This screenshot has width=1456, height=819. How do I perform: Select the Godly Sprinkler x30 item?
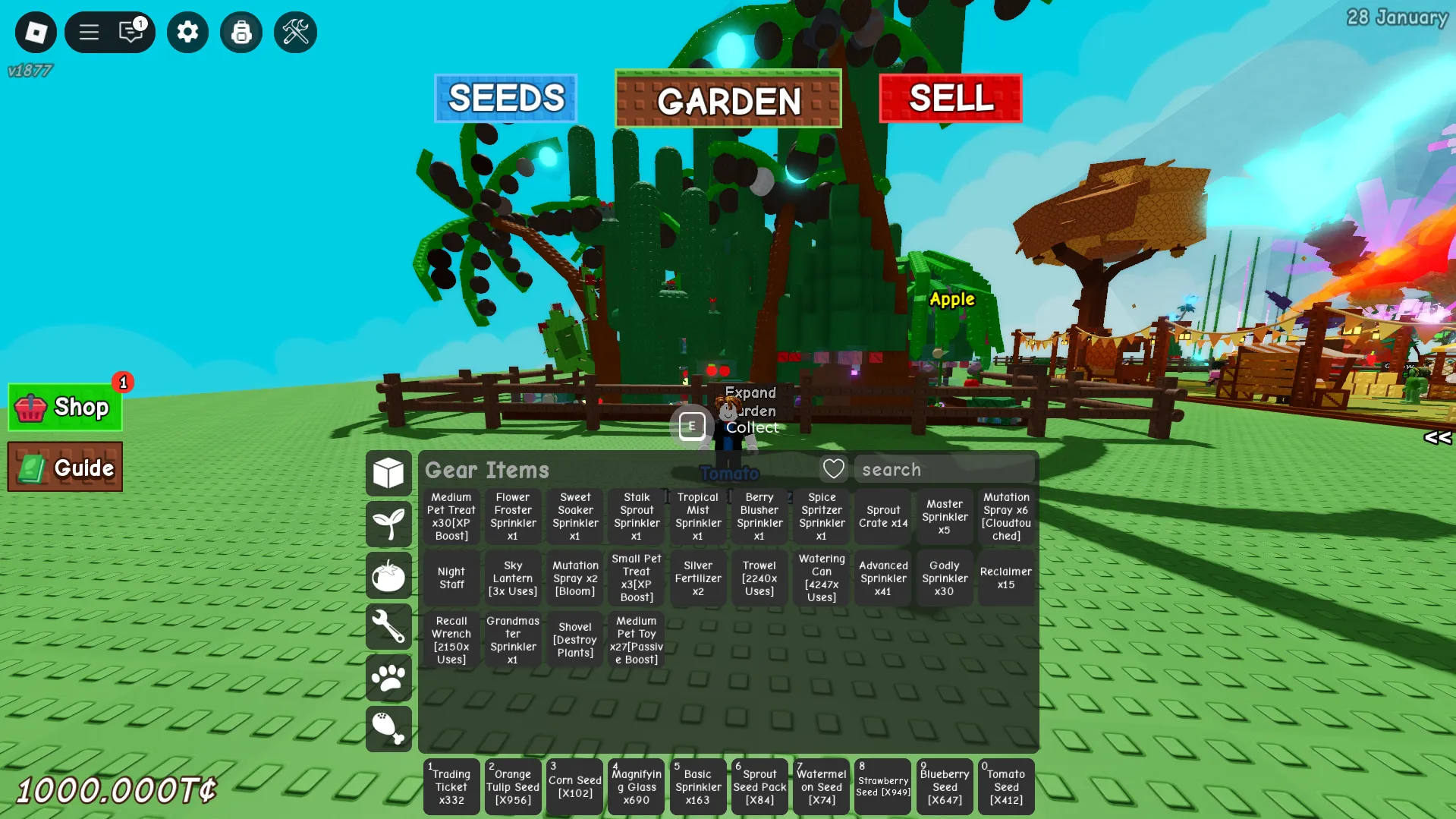click(944, 578)
